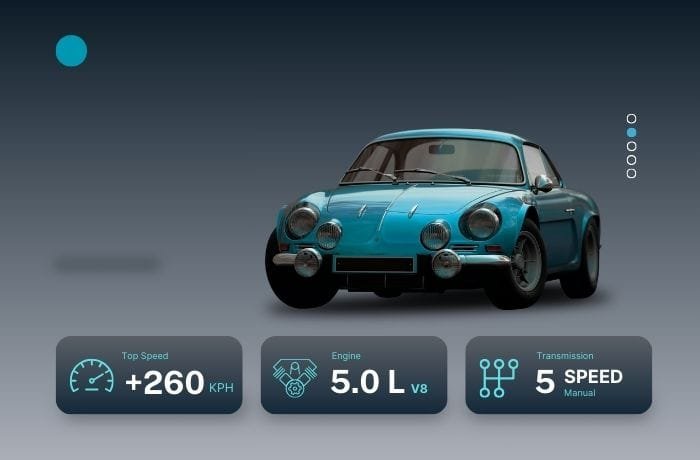Choose the Transmission 5 Speed Manual card
The width and height of the screenshot is (700, 460).
pyautogui.click(x=559, y=375)
